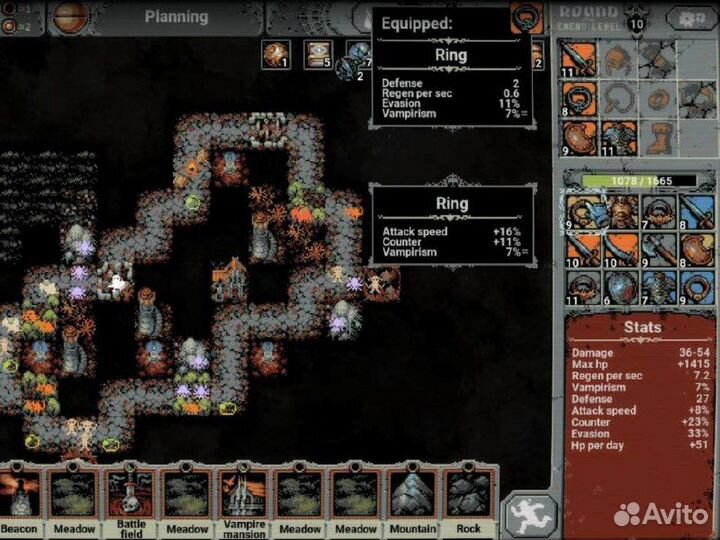Viewport: 720px width, 540px height.
Task: Select the equipped level 8 ring
Action: [x=577, y=98]
